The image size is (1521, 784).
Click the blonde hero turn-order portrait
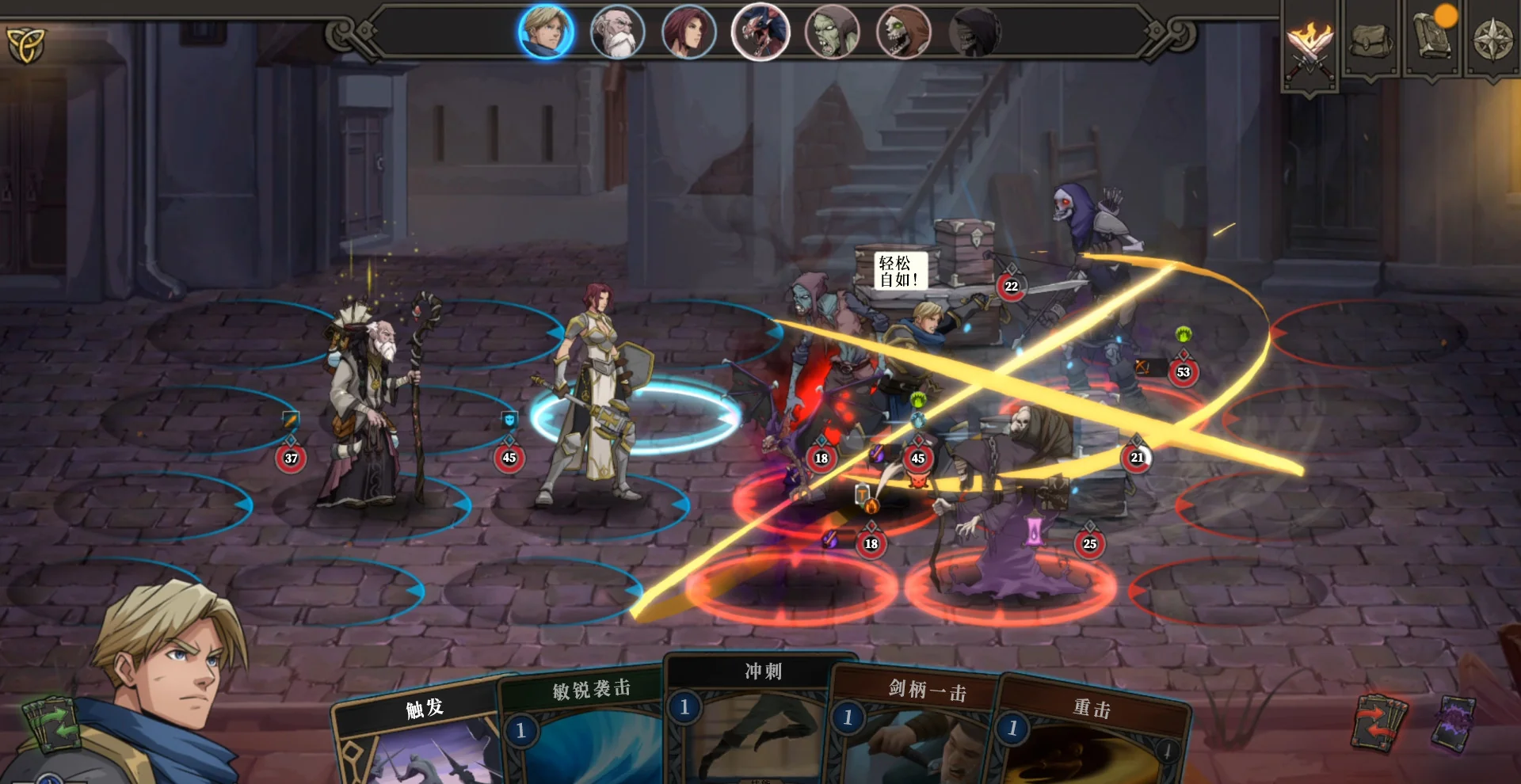(x=546, y=32)
